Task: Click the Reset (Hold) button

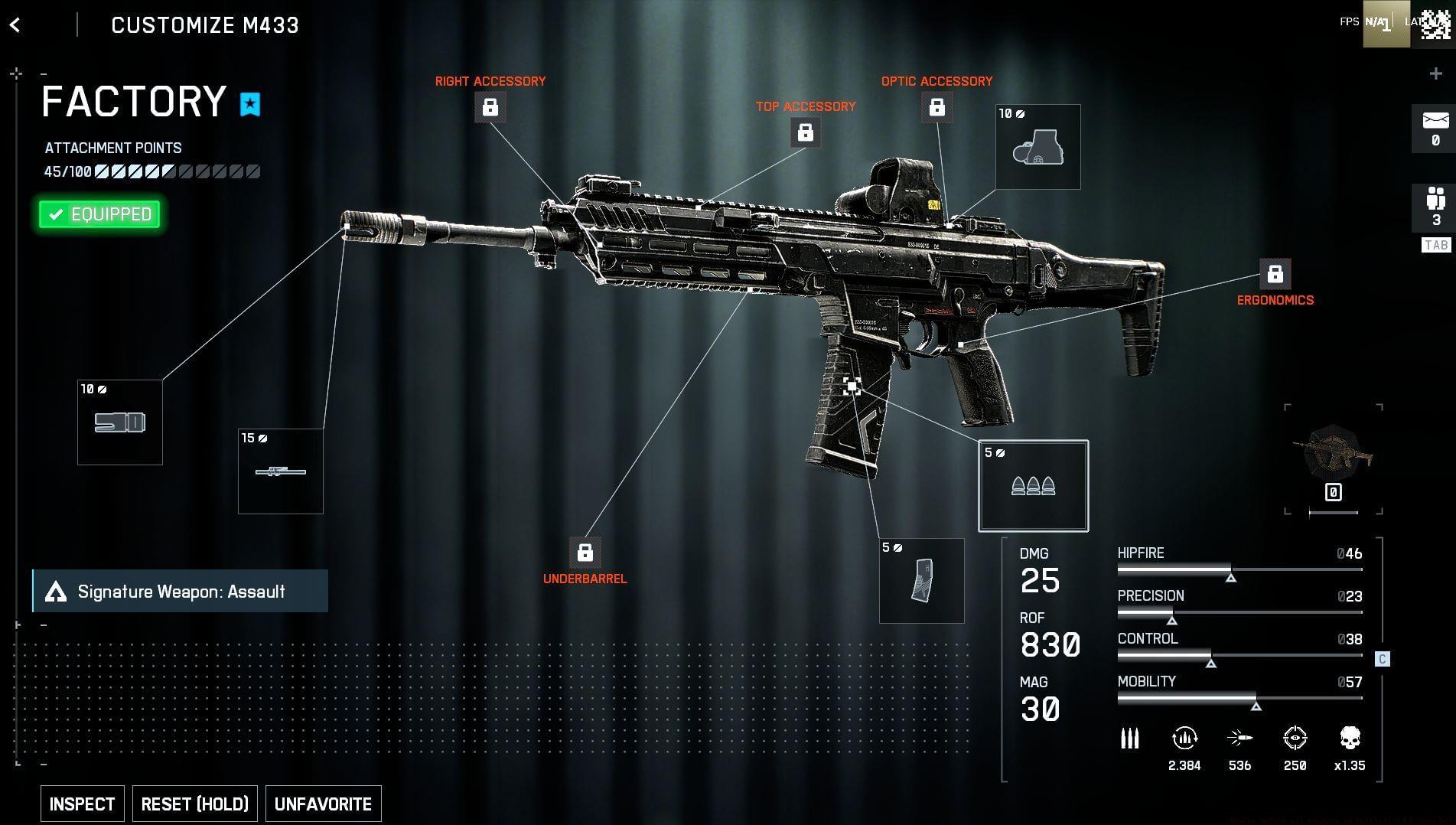Action: [195, 804]
